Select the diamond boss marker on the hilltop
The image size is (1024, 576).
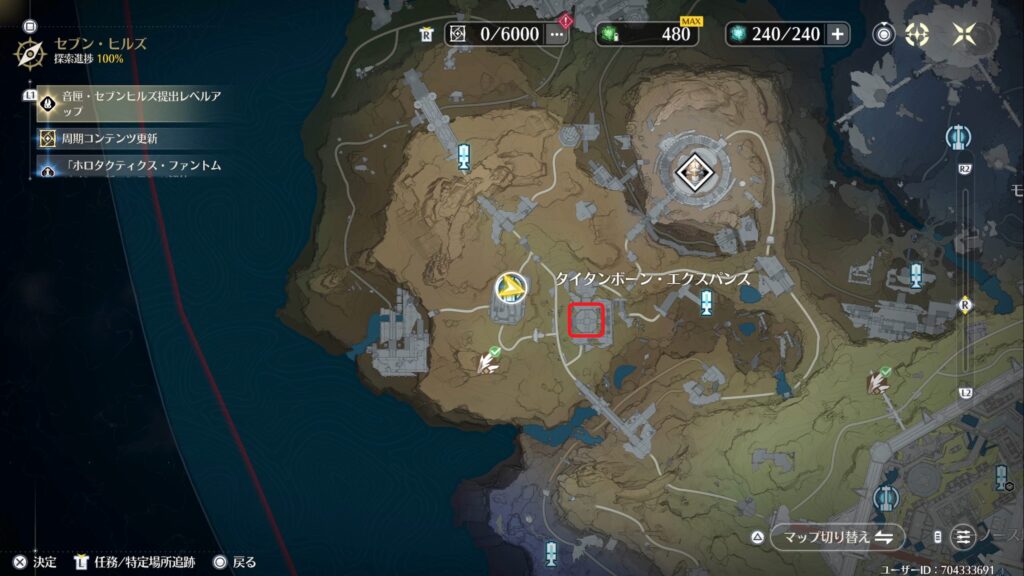[x=690, y=174]
